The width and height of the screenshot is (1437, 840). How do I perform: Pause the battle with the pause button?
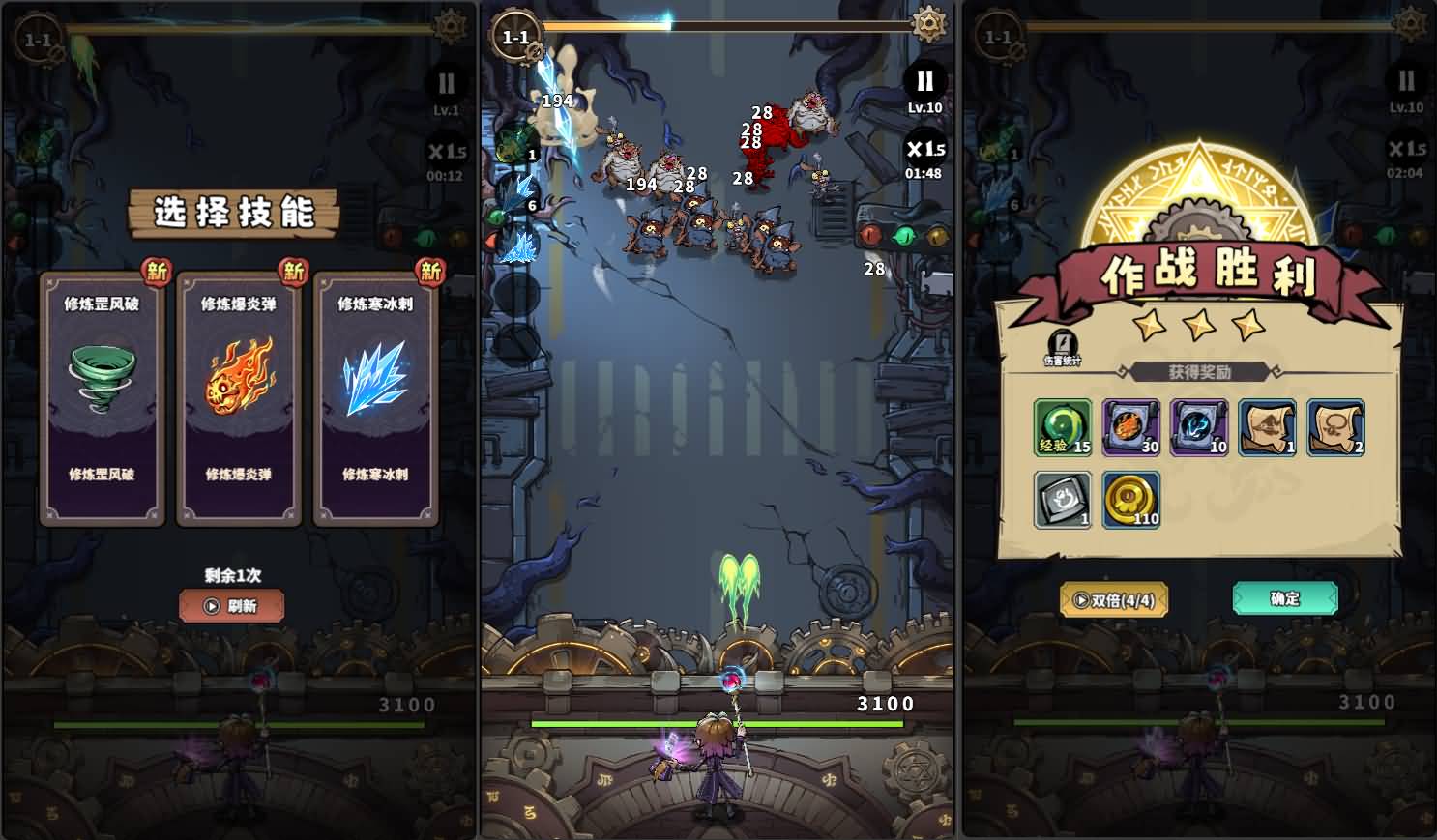point(924,83)
